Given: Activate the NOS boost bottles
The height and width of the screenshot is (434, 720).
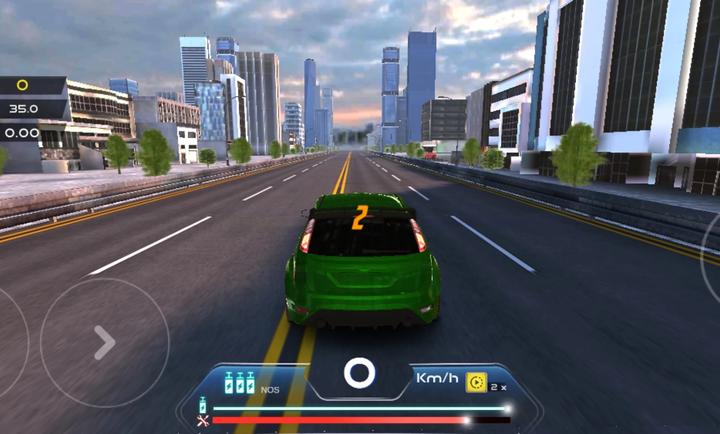Looking at the screenshot, I should pos(239,384).
